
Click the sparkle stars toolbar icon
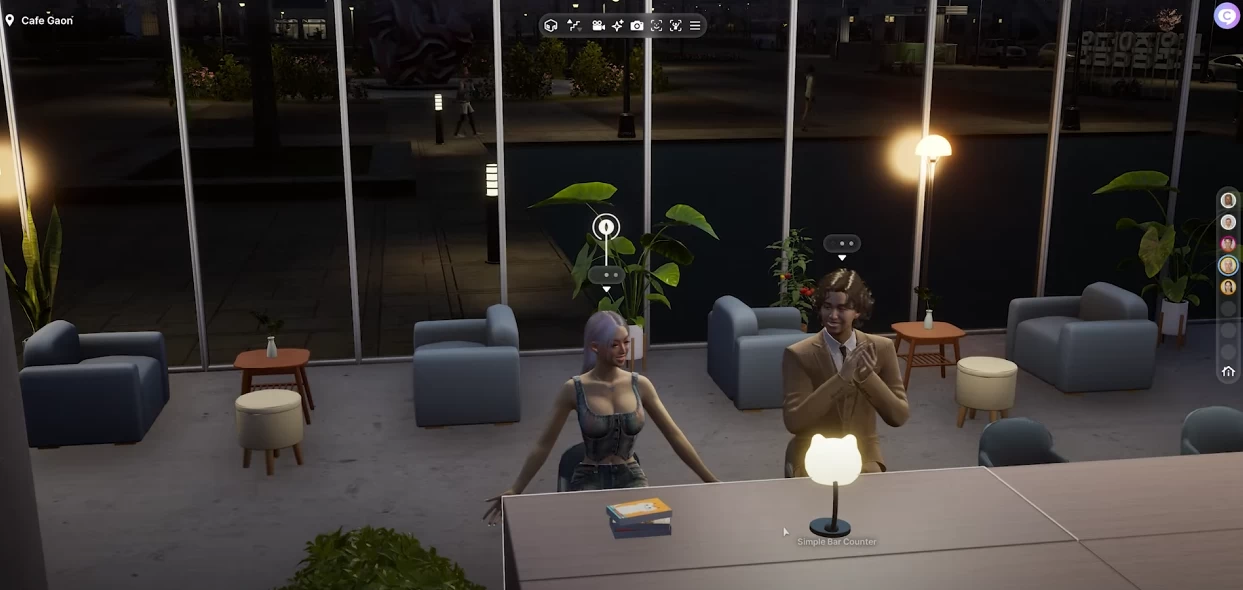[617, 25]
